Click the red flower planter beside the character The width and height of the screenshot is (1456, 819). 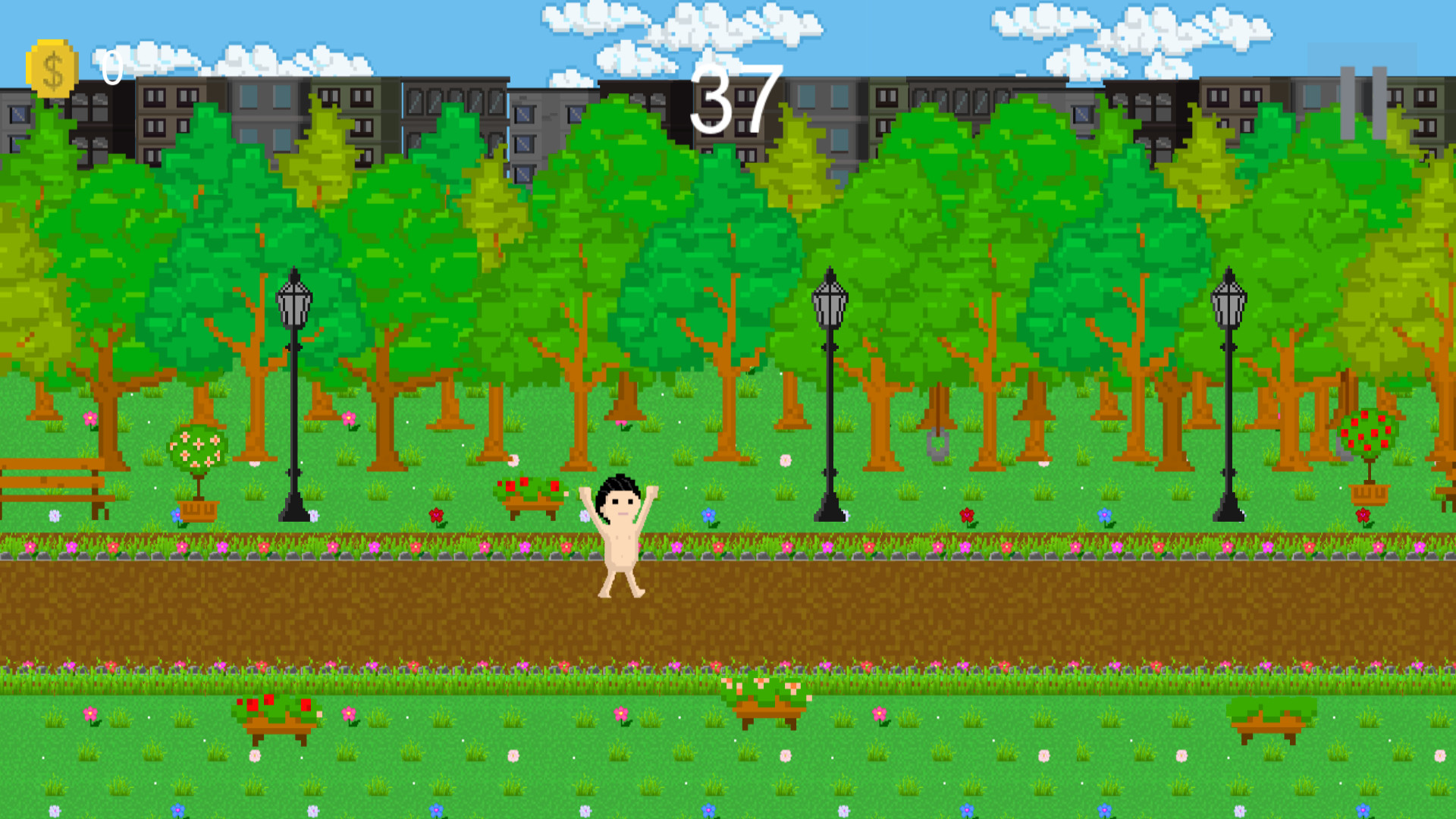click(x=531, y=493)
